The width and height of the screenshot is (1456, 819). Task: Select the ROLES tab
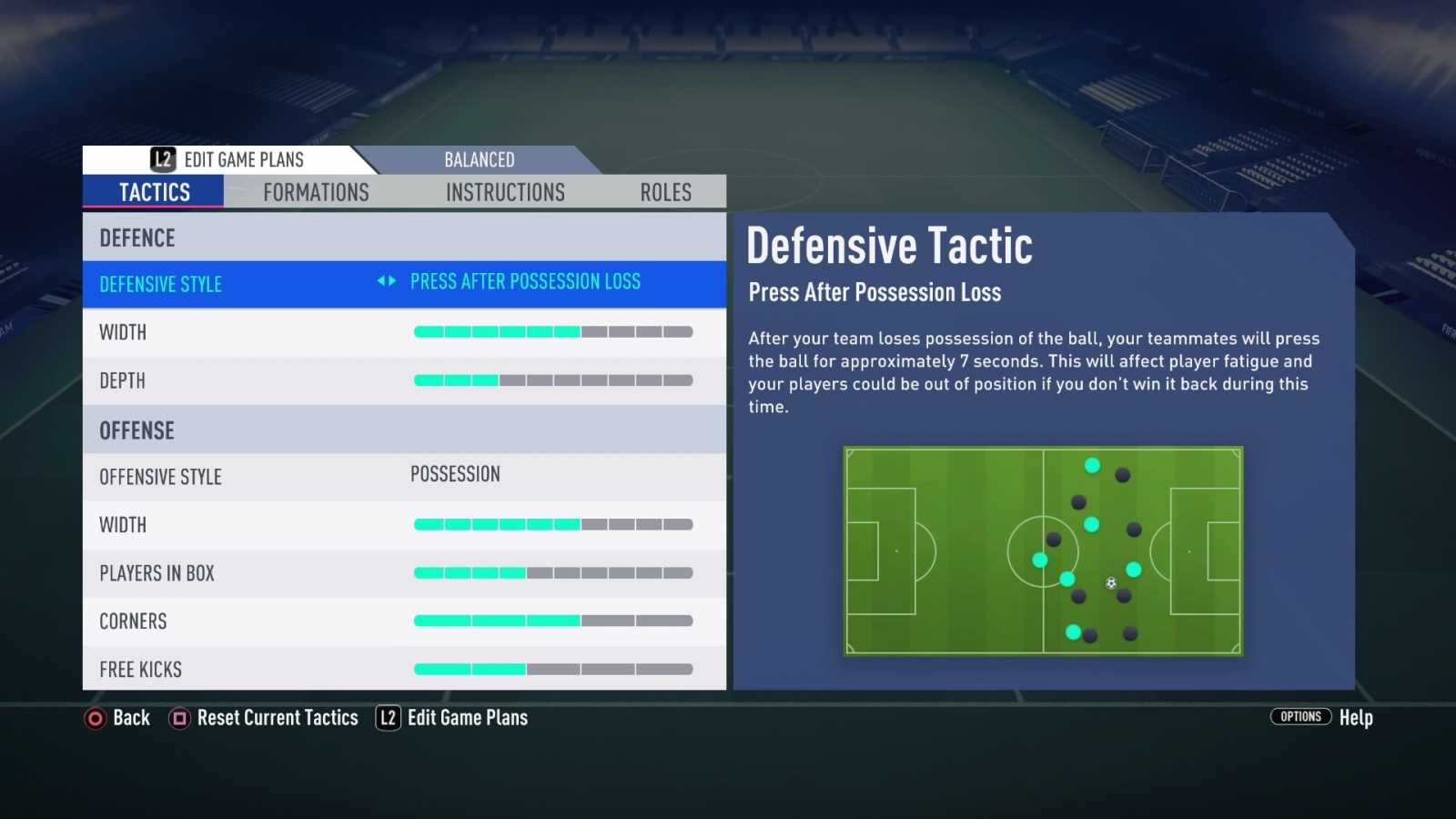(665, 192)
